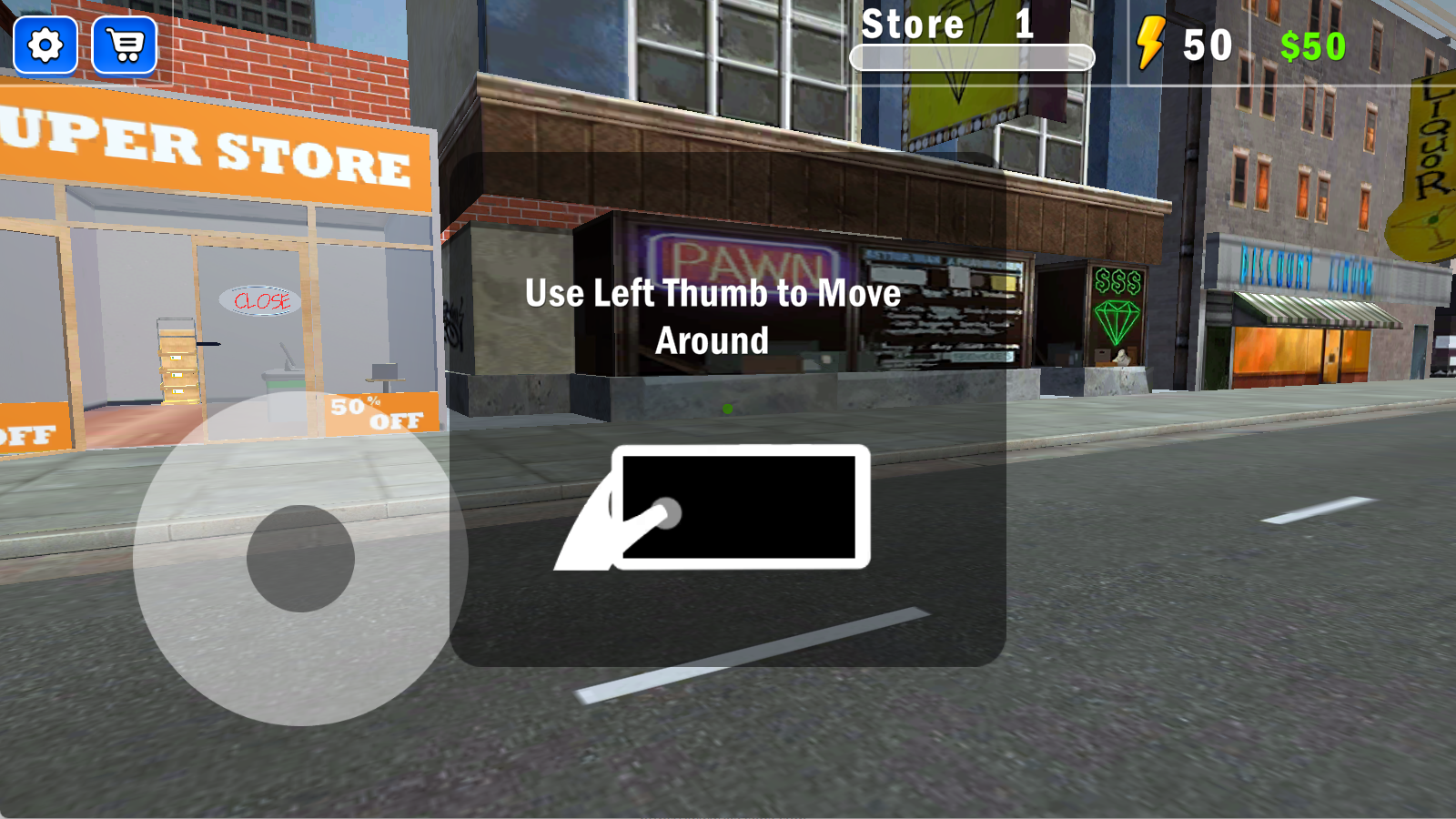Open the settings gear icon

45,45
